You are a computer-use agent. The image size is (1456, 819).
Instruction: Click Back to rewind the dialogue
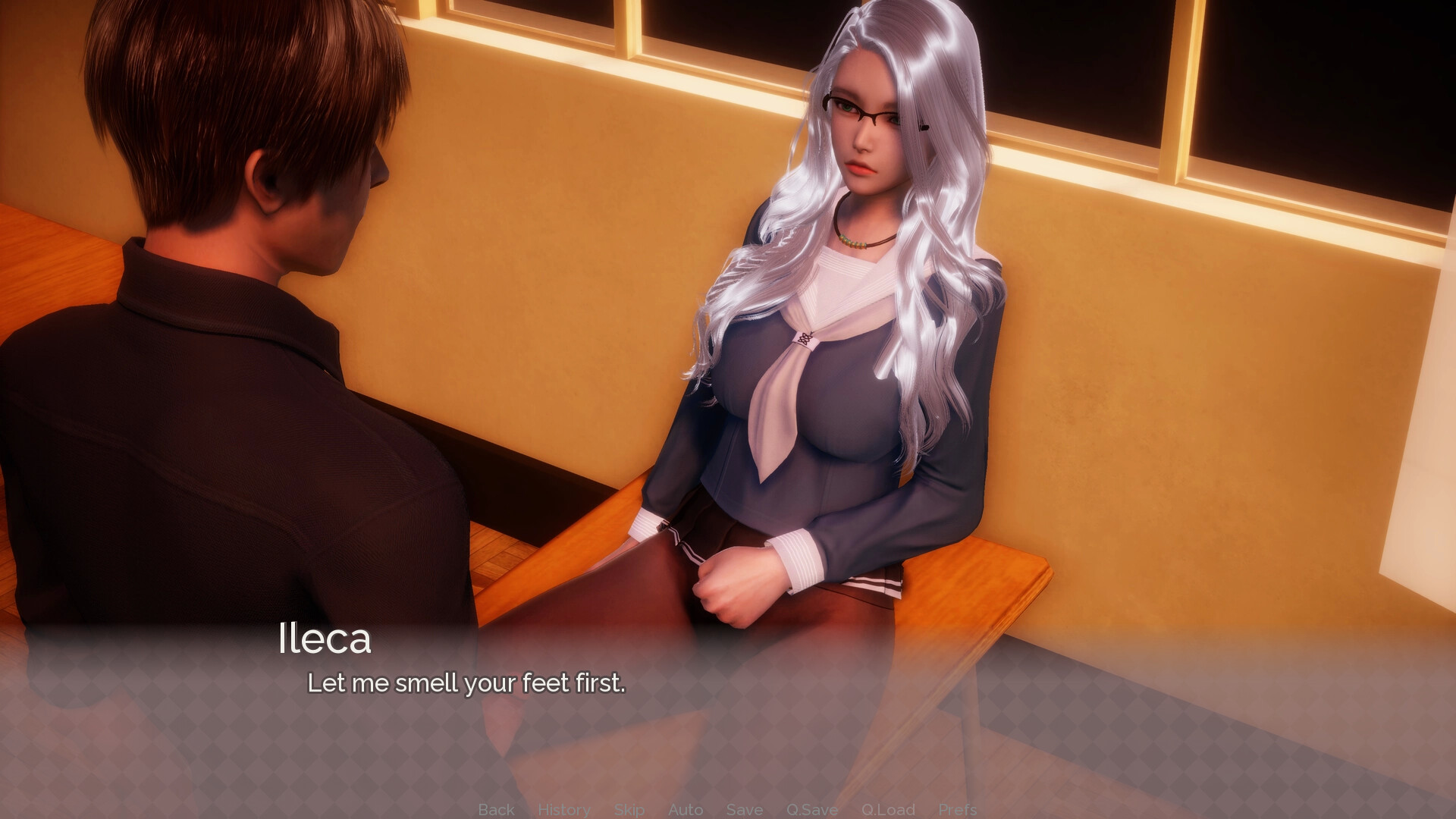point(495,809)
